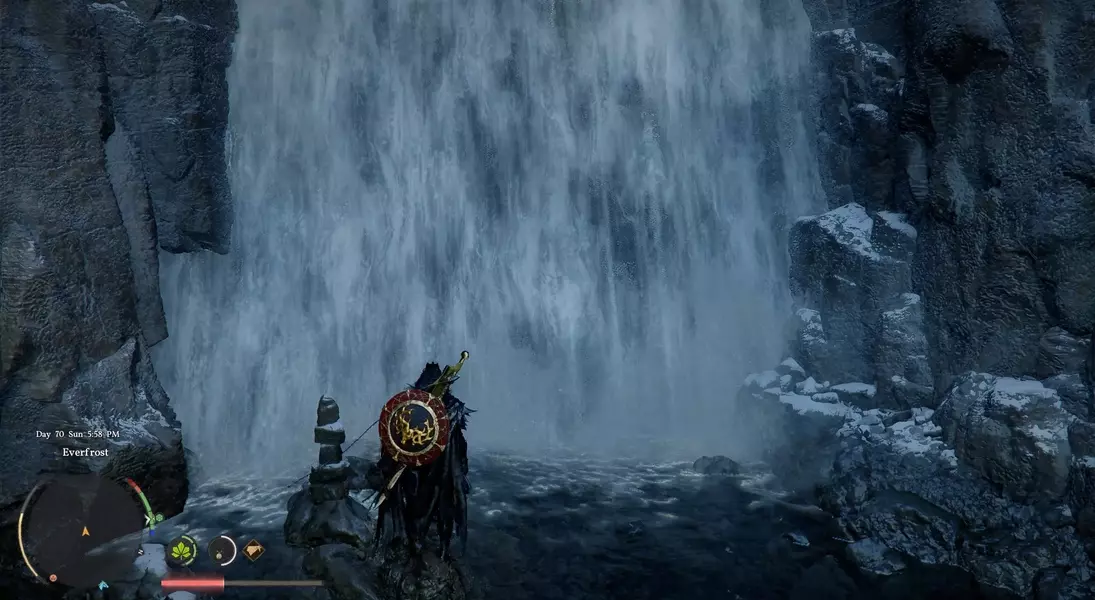Select the green leaf status icon
The width and height of the screenshot is (1095, 600).
point(182,550)
